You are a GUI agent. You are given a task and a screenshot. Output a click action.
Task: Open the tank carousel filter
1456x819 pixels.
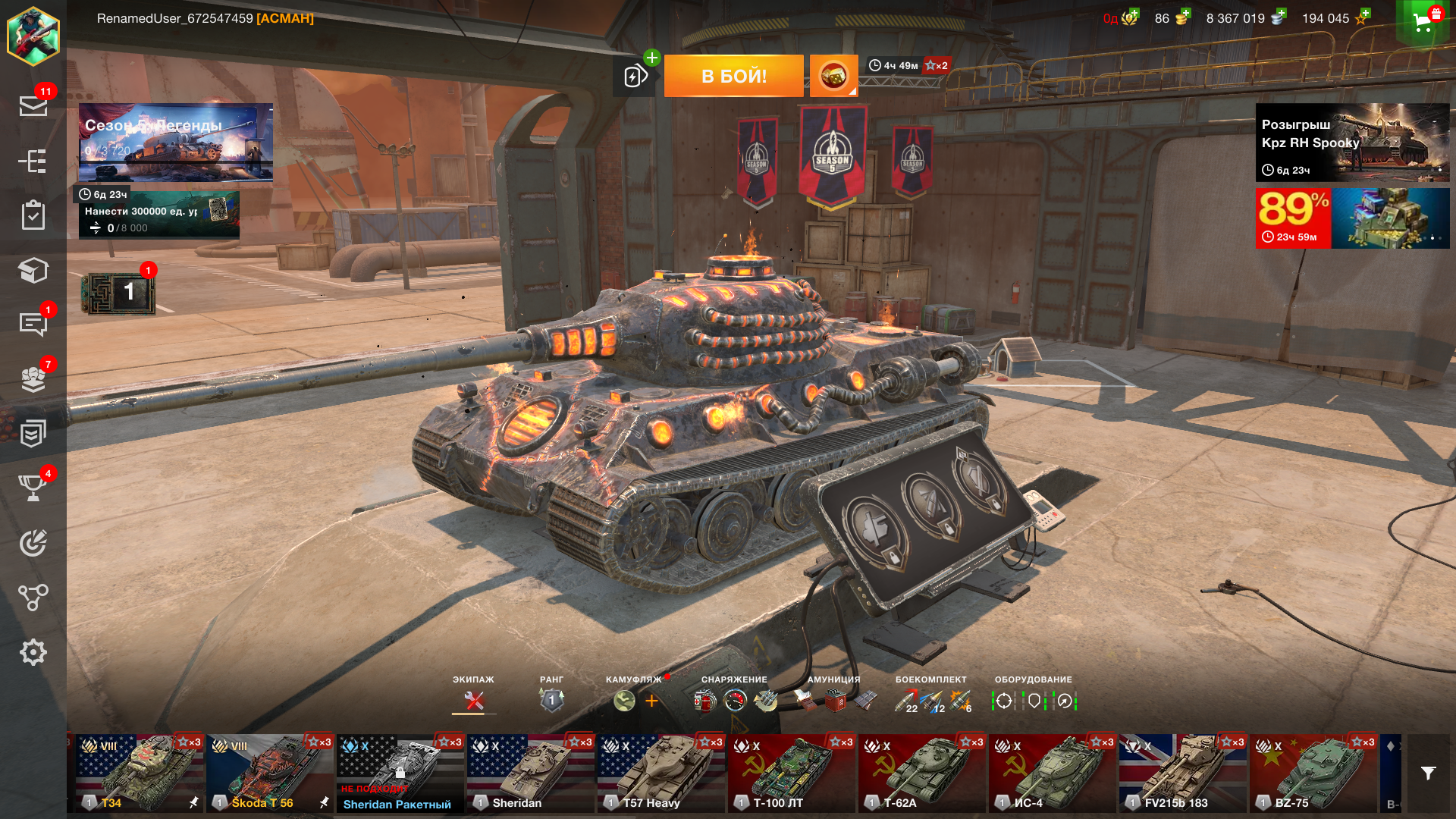[1428, 773]
